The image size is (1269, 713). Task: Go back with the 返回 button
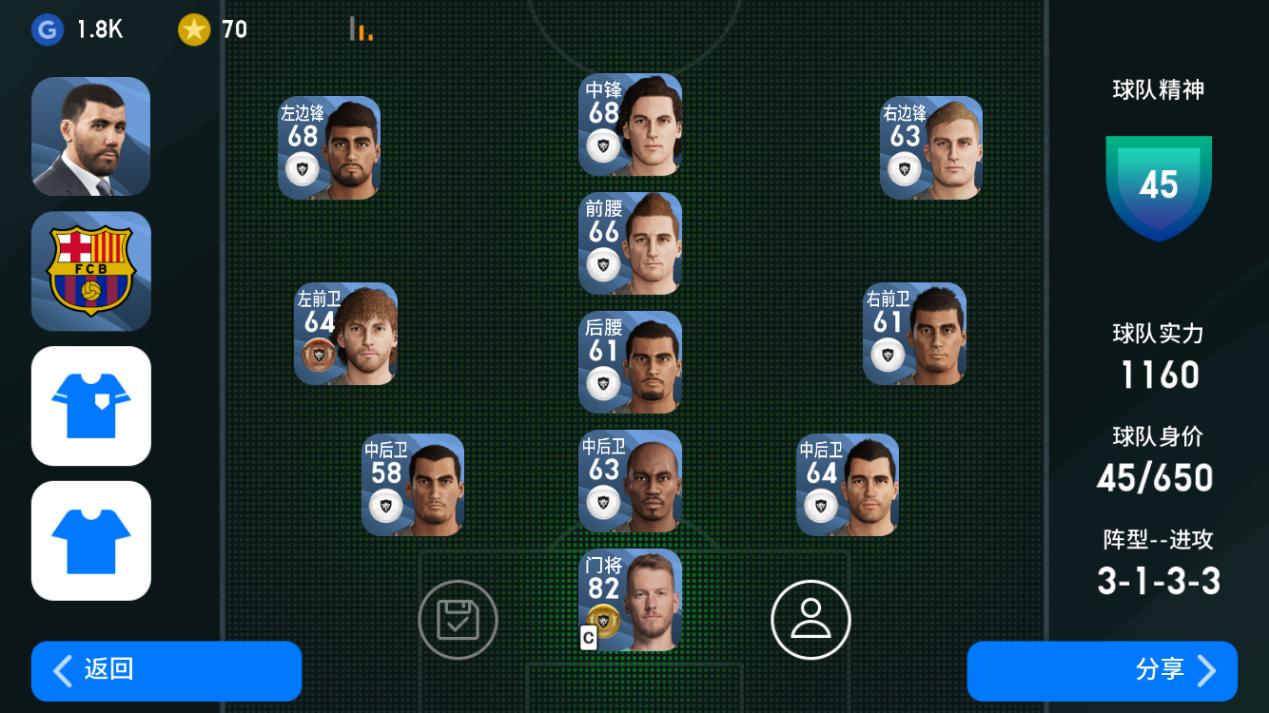click(166, 670)
